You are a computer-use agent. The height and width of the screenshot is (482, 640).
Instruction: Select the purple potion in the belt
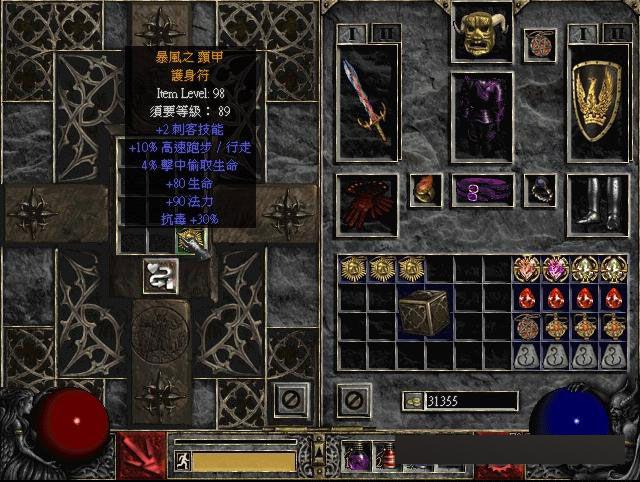[359, 457]
